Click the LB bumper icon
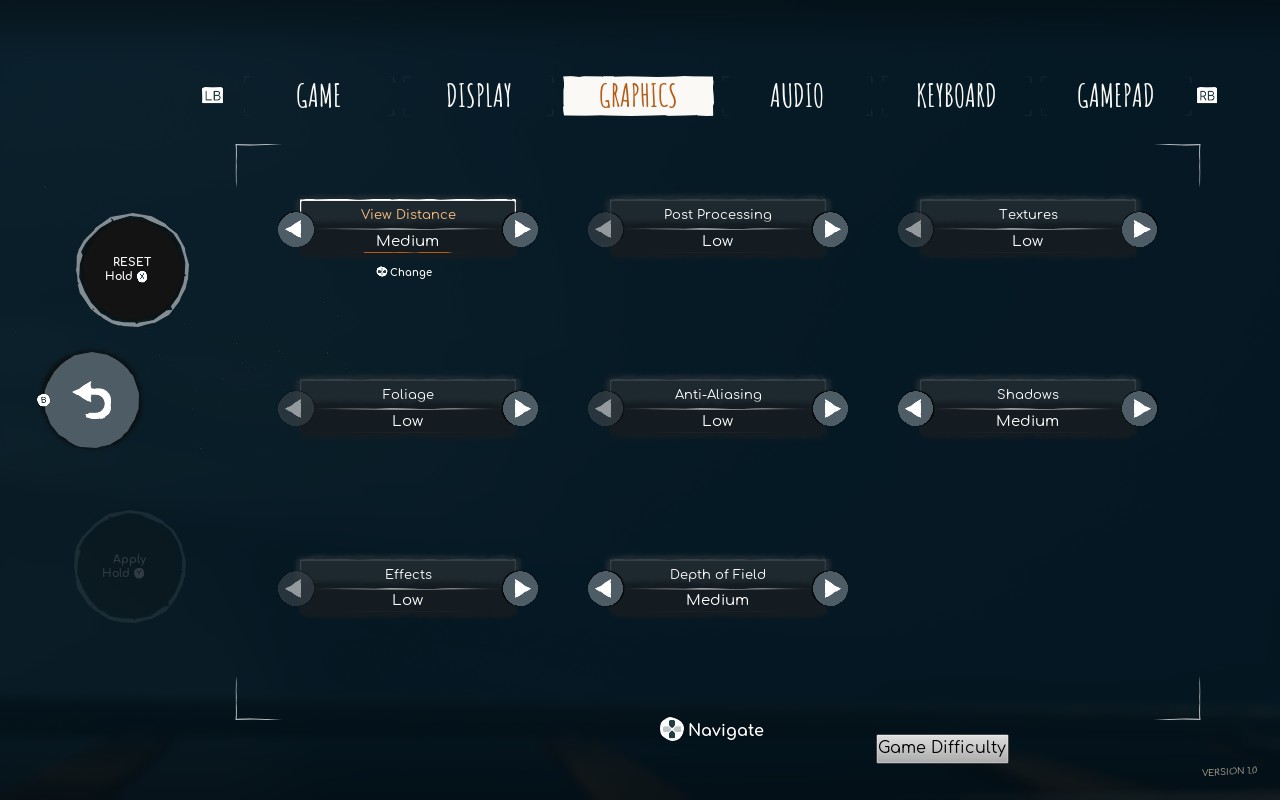 click(212, 95)
